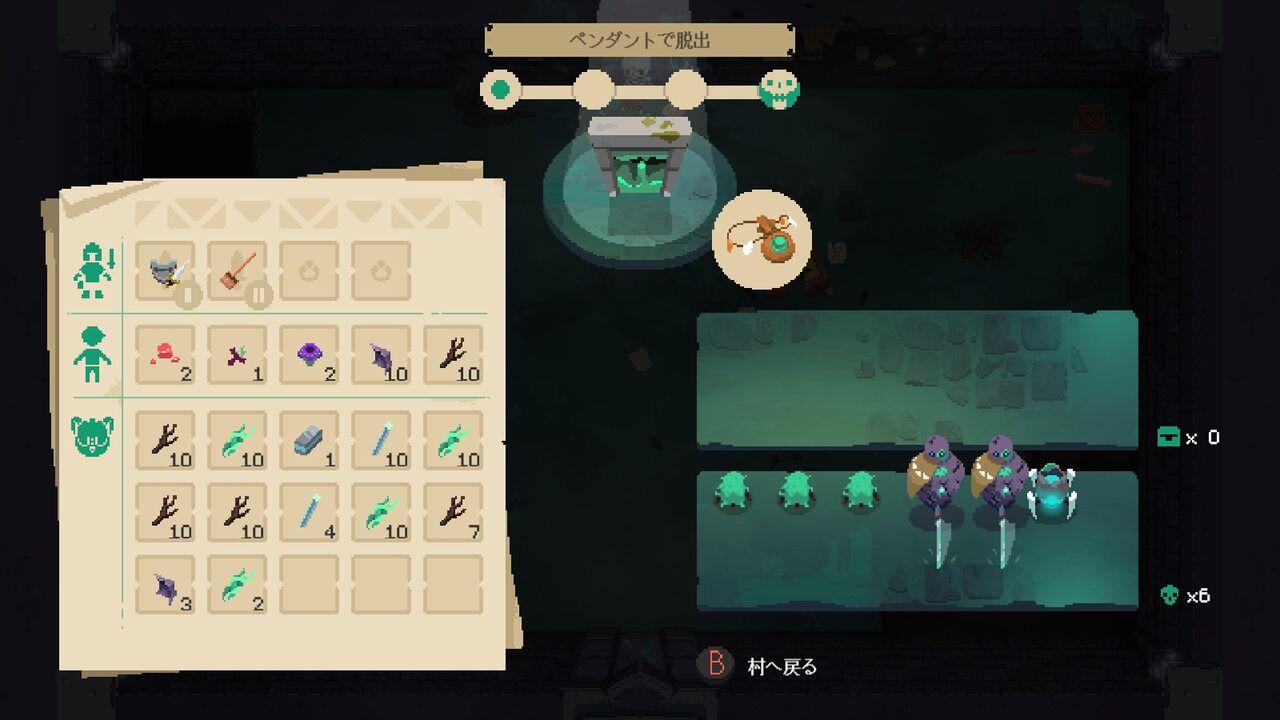Image resolution: width=1280 pixels, height=720 pixels.
Task: Select the crystal shard stack of 4
Action: (x=313, y=512)
